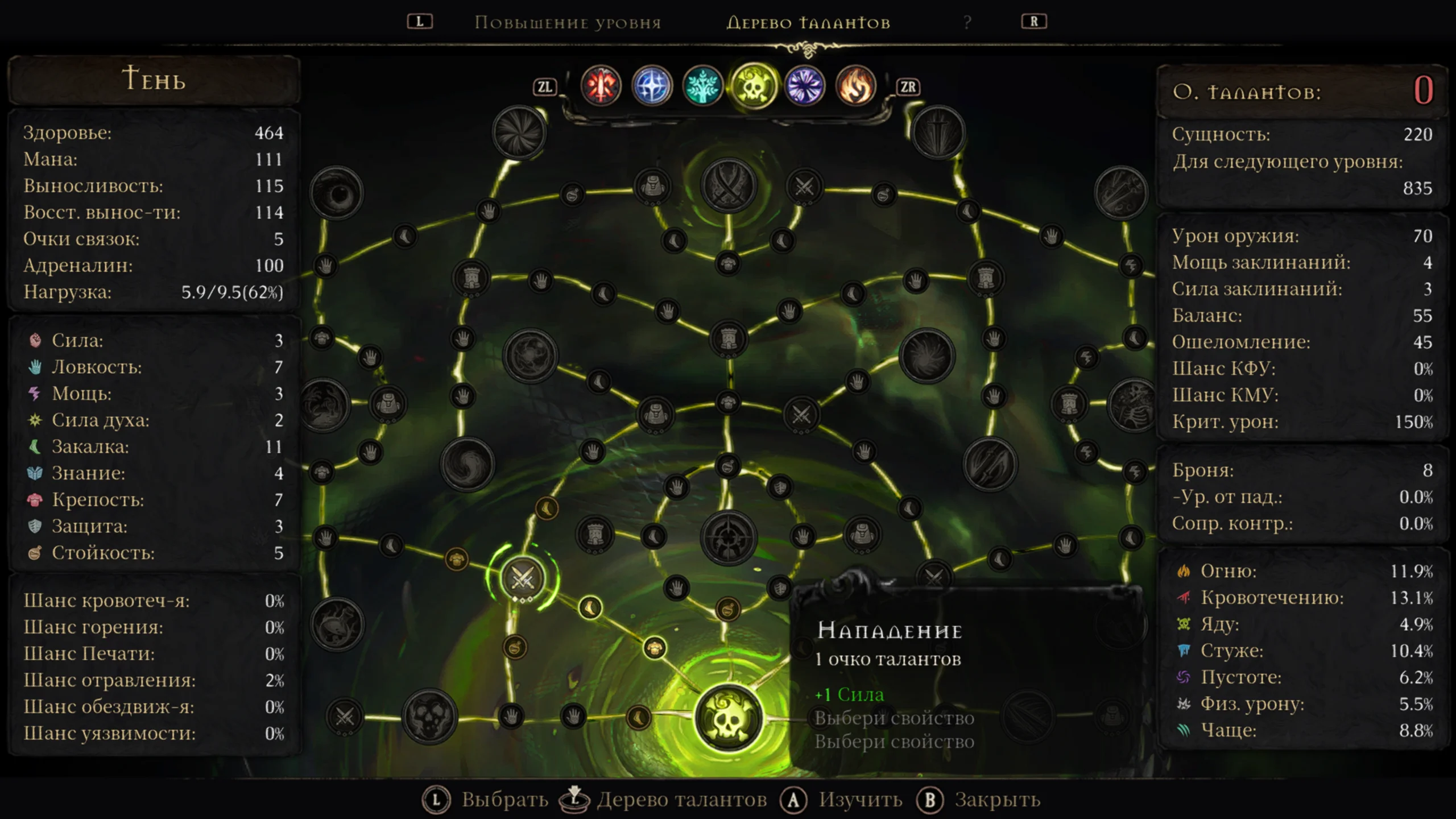The height and width of the screenshot is (819, 1456).
Task: Select the downward sword talent node
Action: pos(938,133)
